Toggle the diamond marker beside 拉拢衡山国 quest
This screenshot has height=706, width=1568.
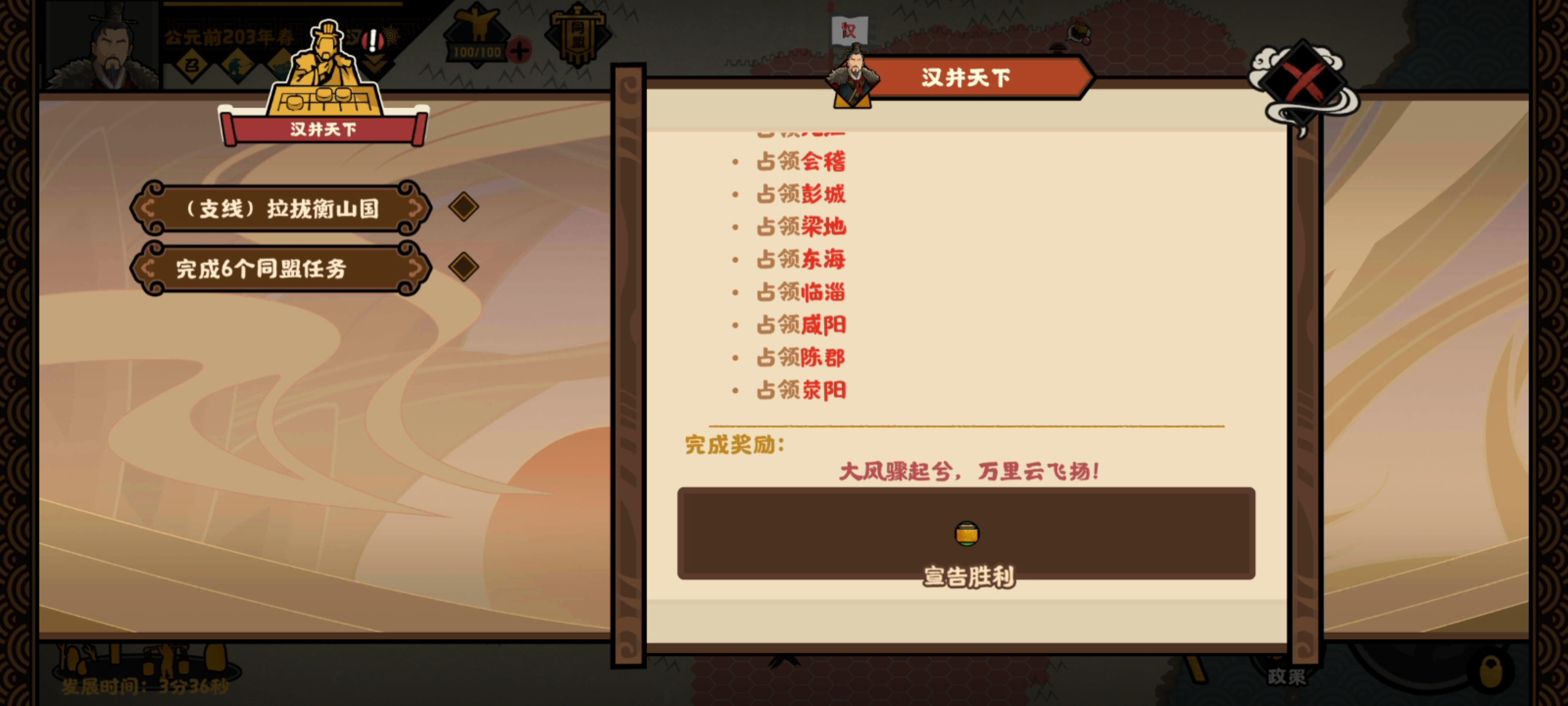[x=465, y=208]
